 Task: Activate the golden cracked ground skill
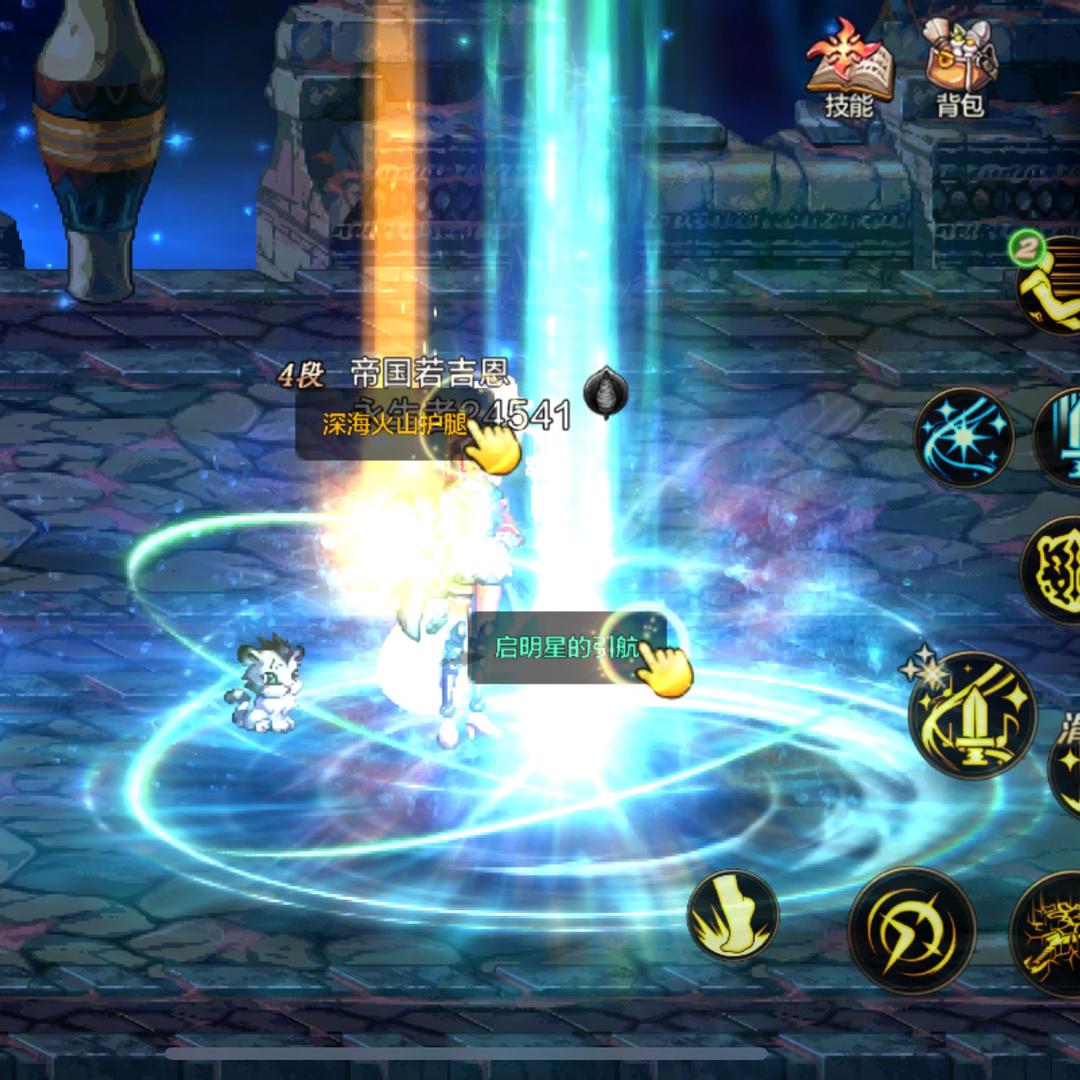click(x=1050, y=934)
